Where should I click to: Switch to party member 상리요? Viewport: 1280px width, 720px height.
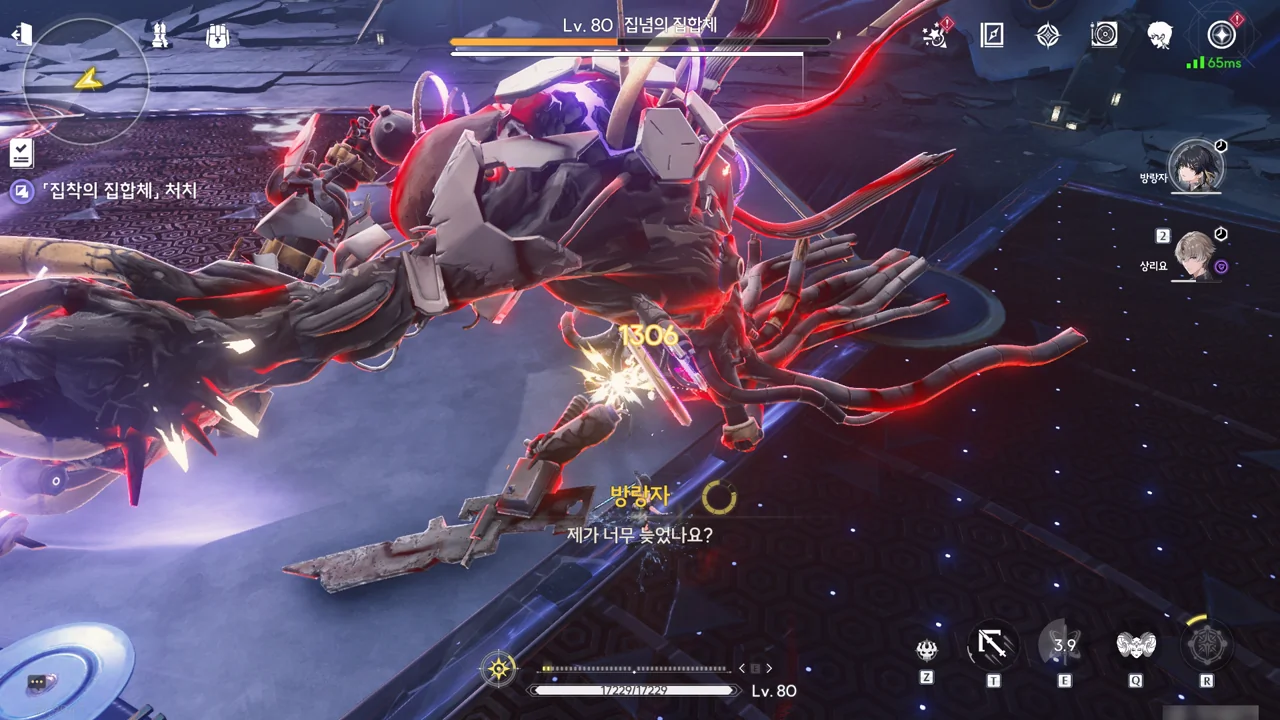[x=1196, y=255]
